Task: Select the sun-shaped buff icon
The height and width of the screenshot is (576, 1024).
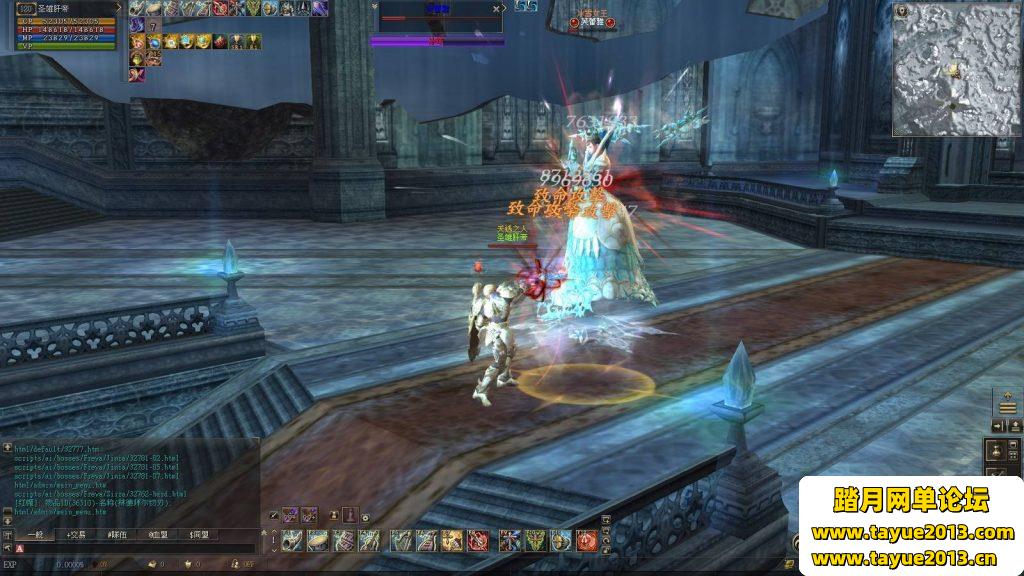Action: [171, 42]
